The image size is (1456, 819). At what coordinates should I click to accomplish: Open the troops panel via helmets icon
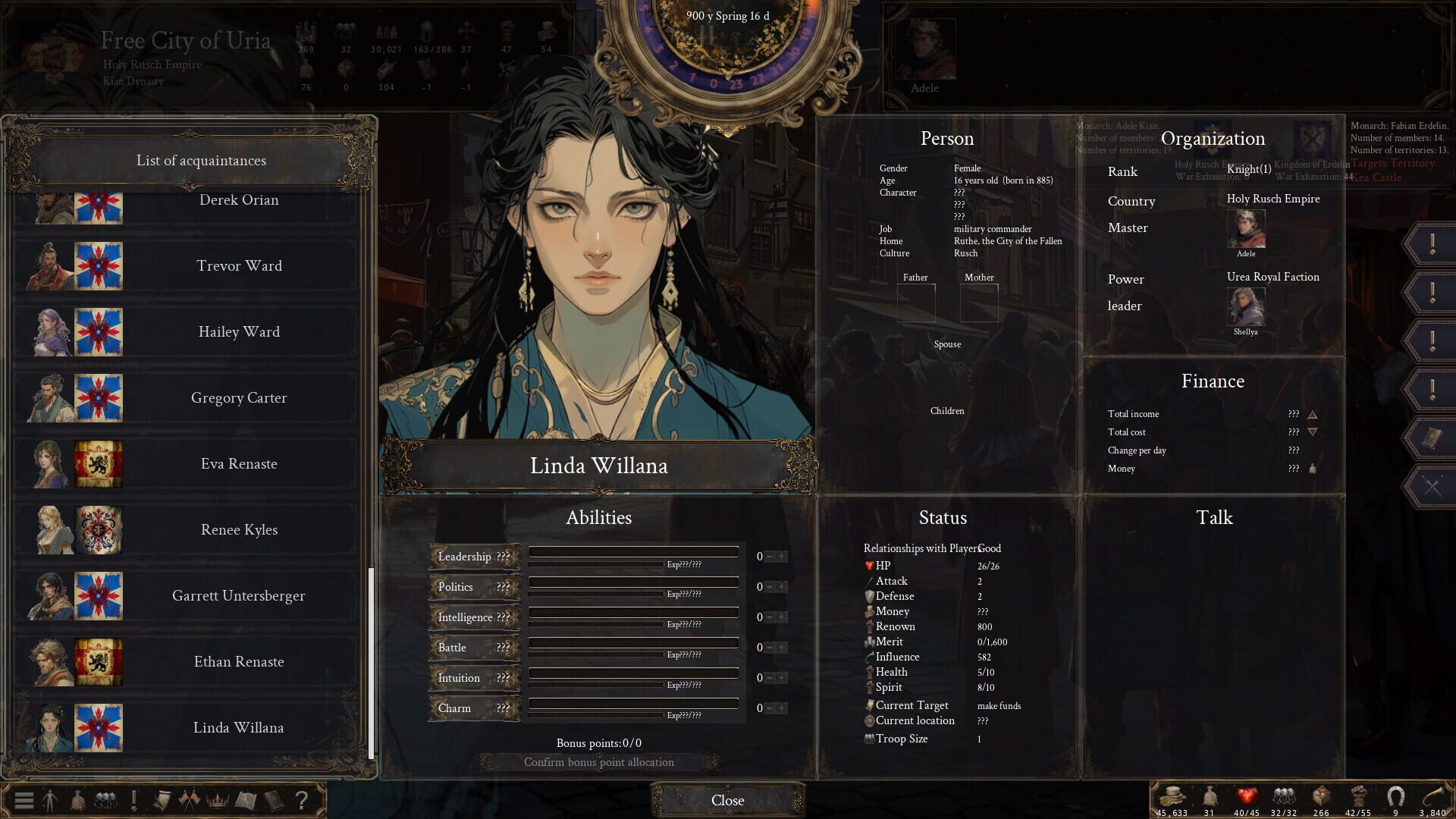pos(106,799)
